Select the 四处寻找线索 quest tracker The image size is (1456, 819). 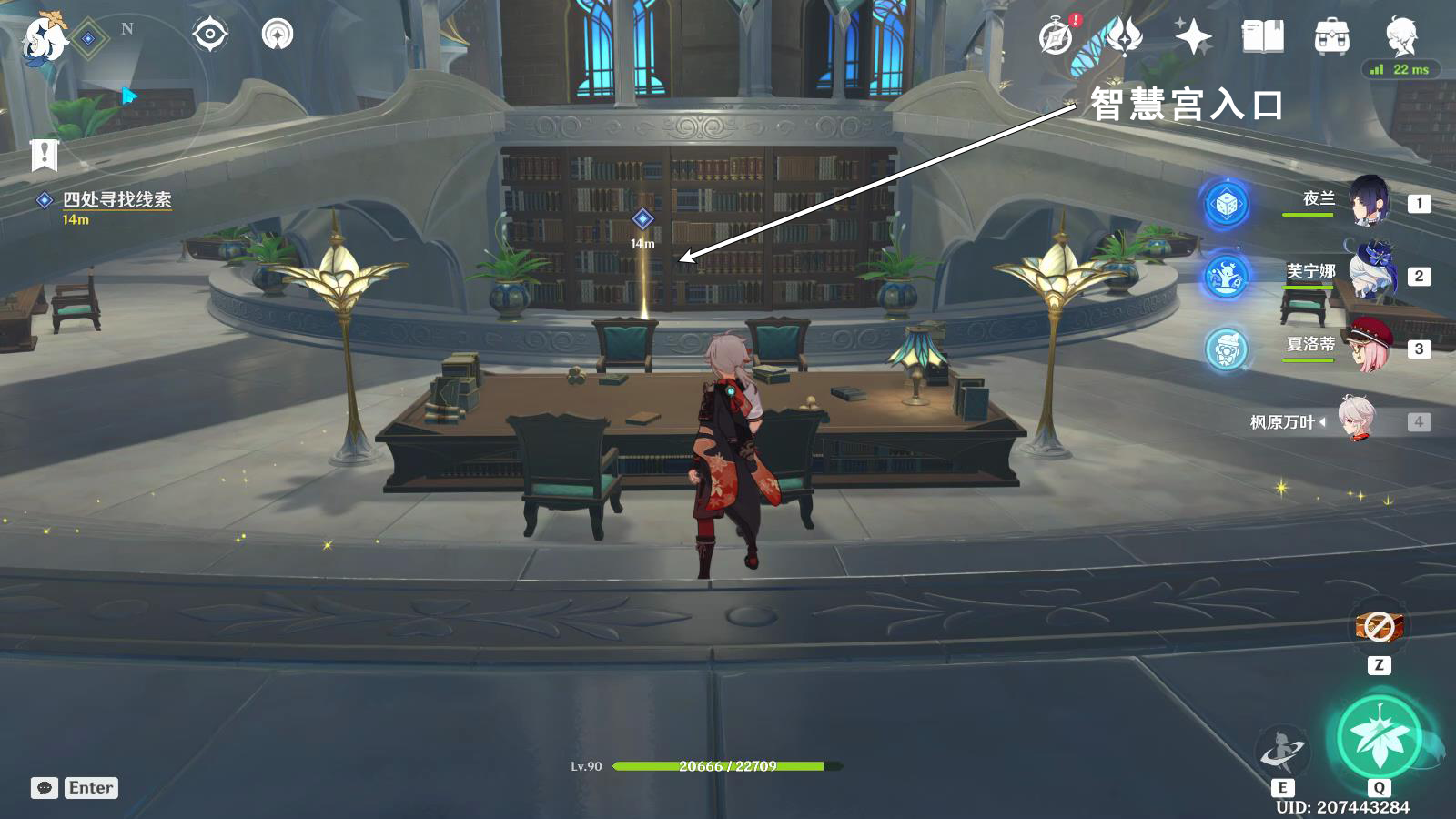(x=116, y=200)
